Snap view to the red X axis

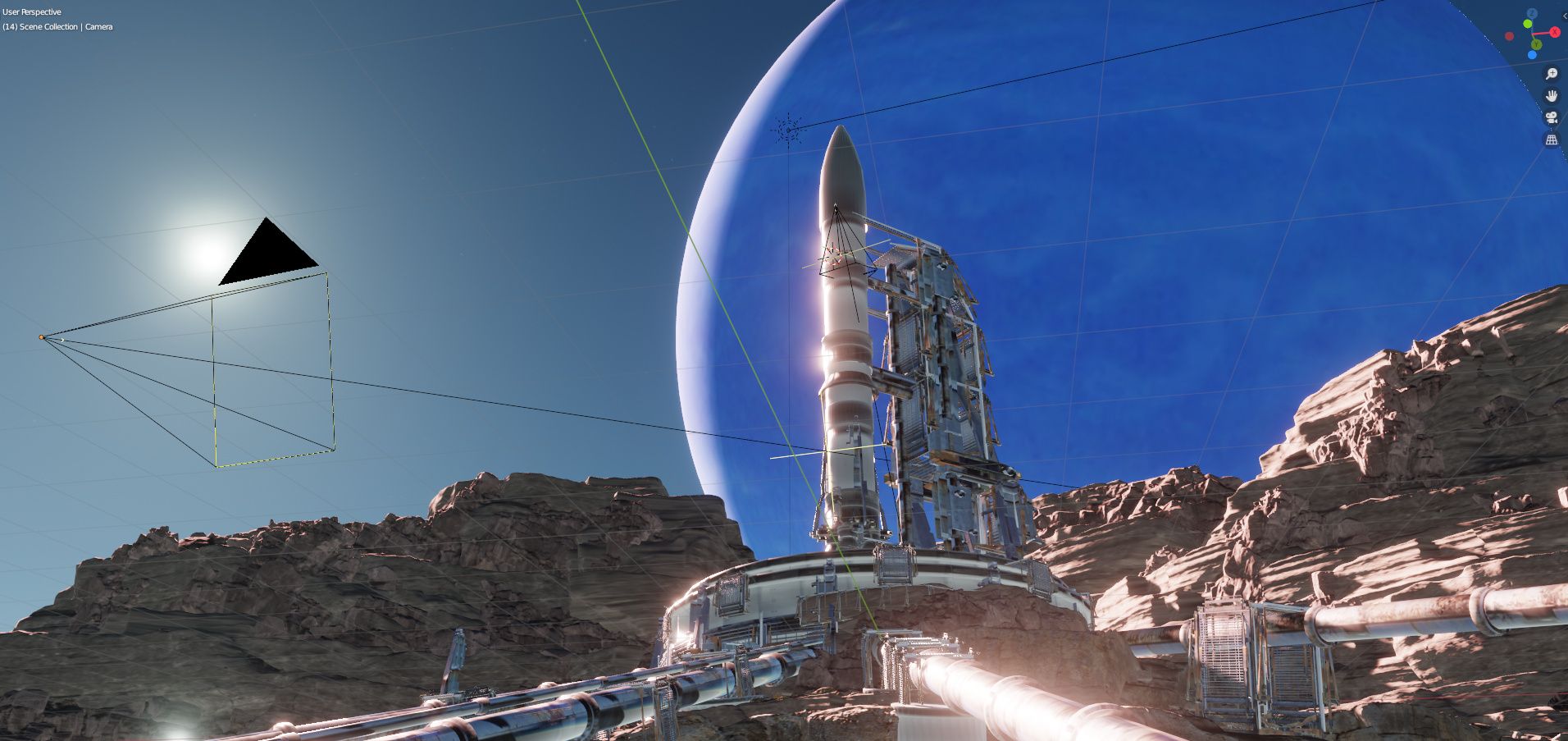tap(1555, 32)
